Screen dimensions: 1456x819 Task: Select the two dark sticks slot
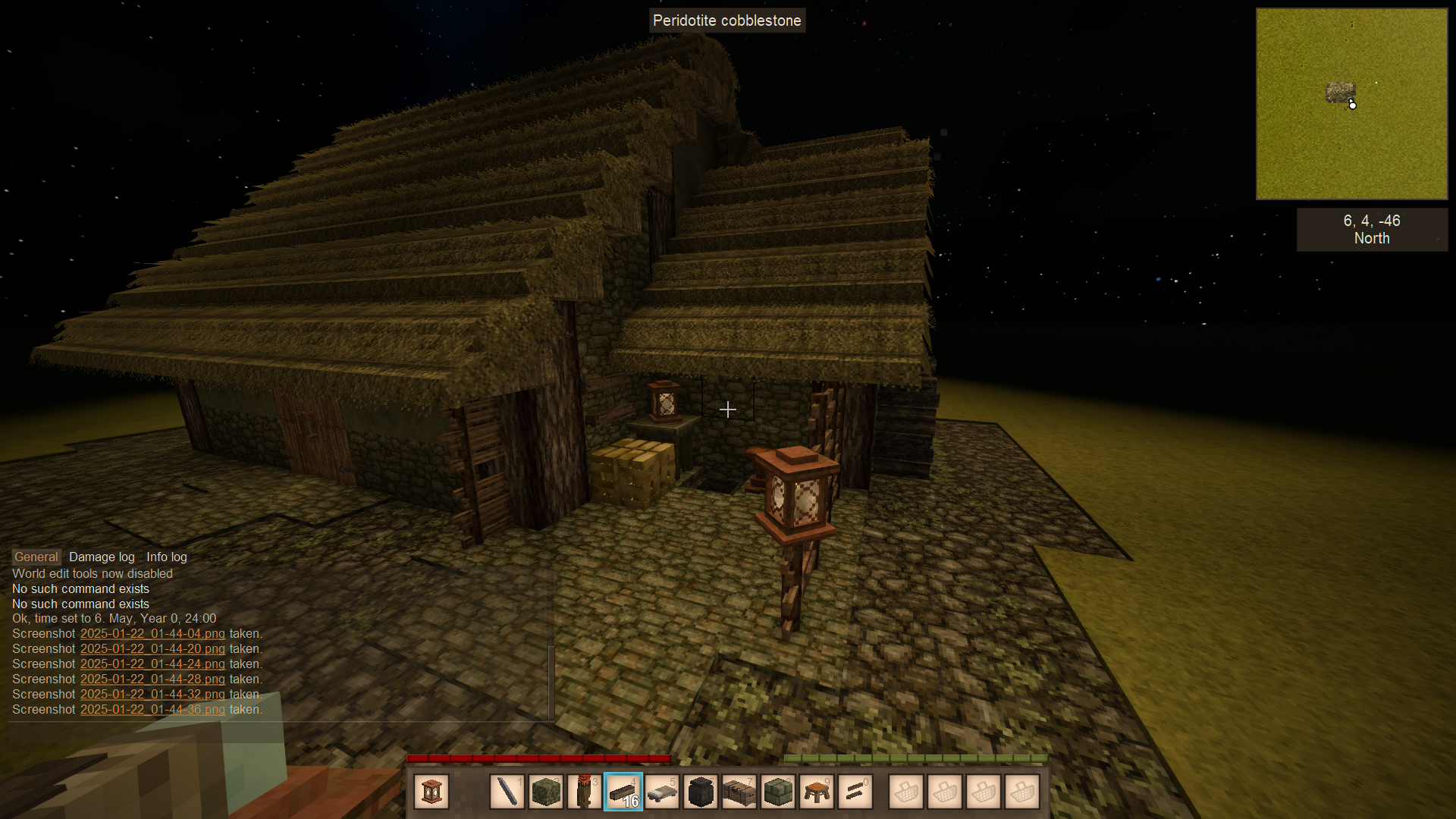pyautogui.click(x=855, y=792)
